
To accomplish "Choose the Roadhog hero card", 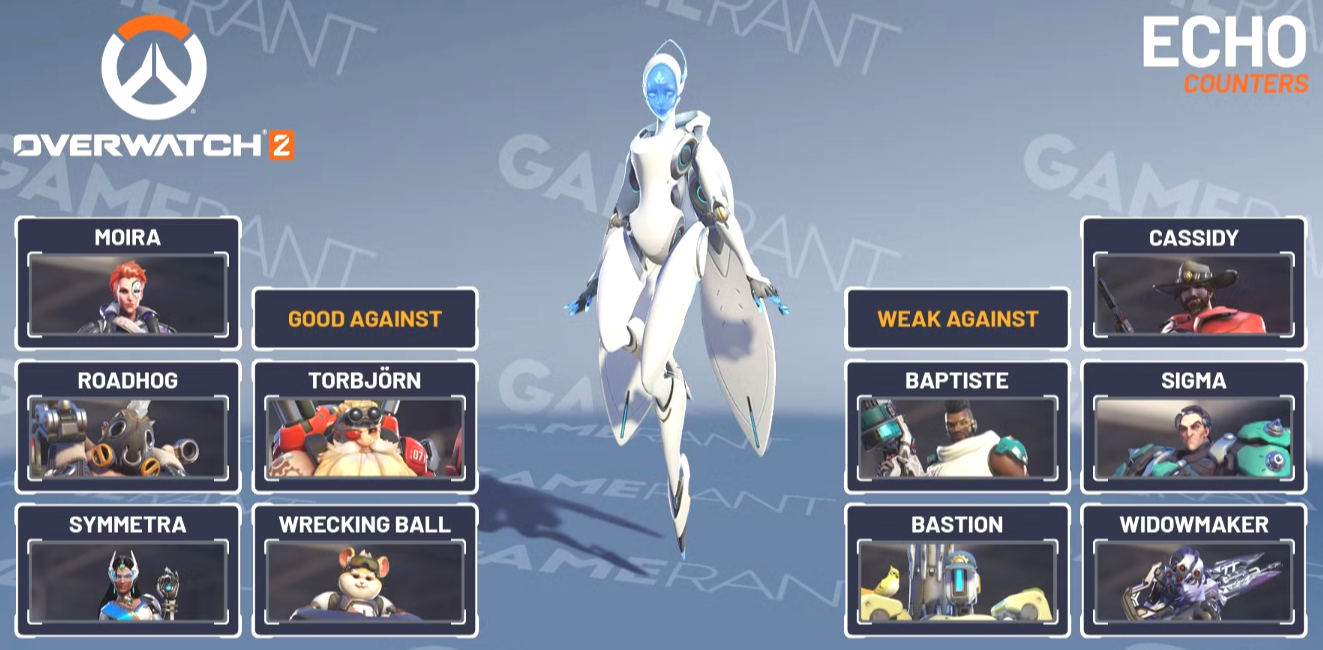I will tap(128, 427).
